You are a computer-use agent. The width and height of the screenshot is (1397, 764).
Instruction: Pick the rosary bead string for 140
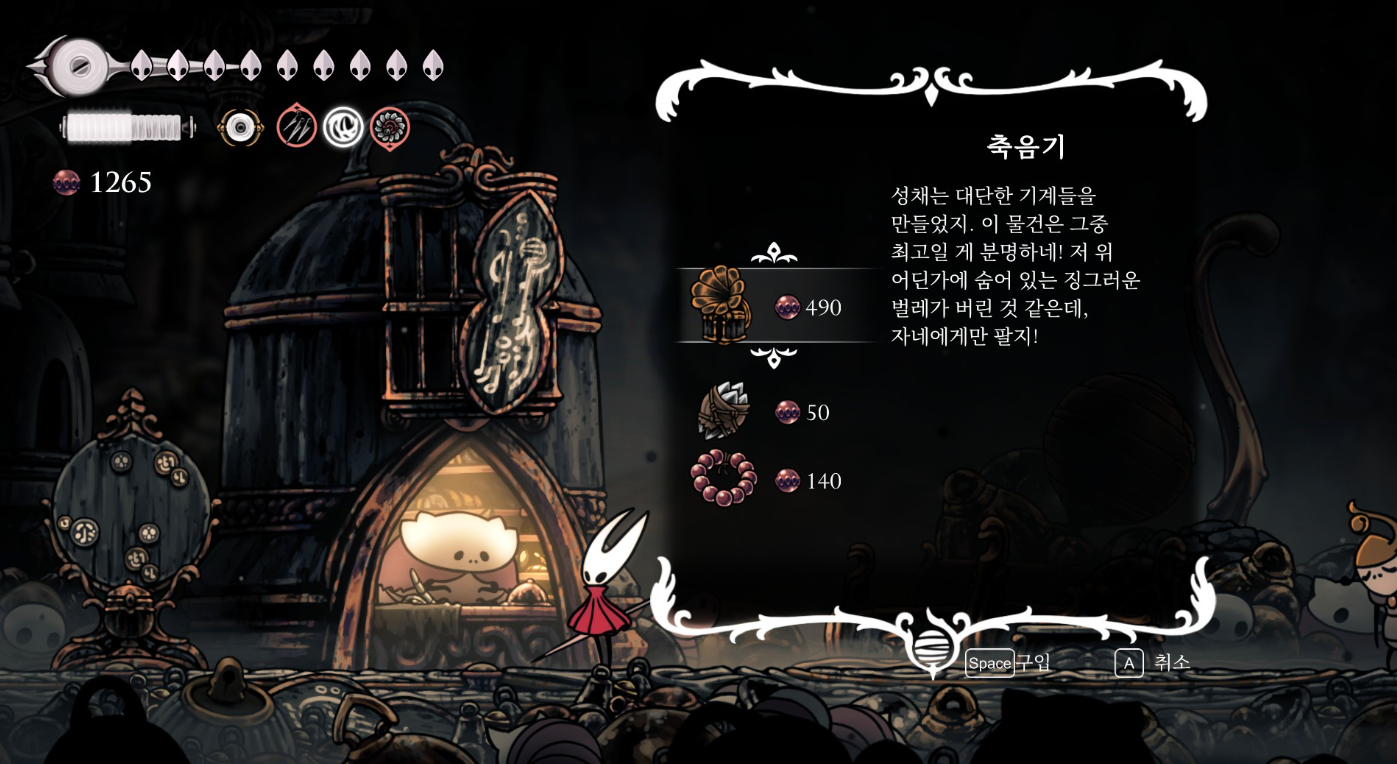[x=722, y=479]
